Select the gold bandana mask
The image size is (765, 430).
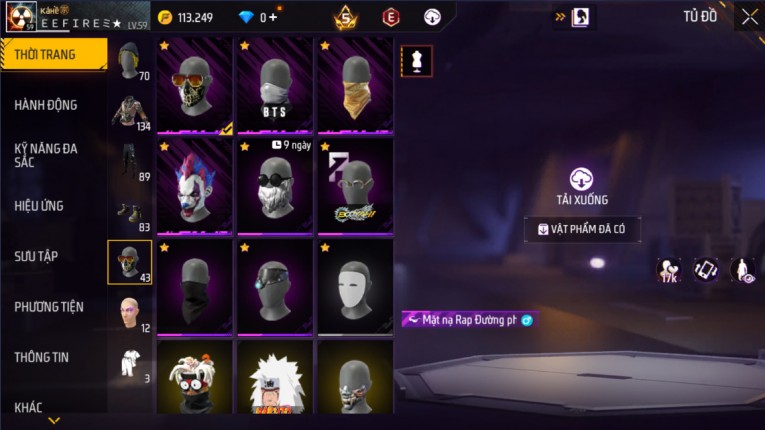[355, 86]
